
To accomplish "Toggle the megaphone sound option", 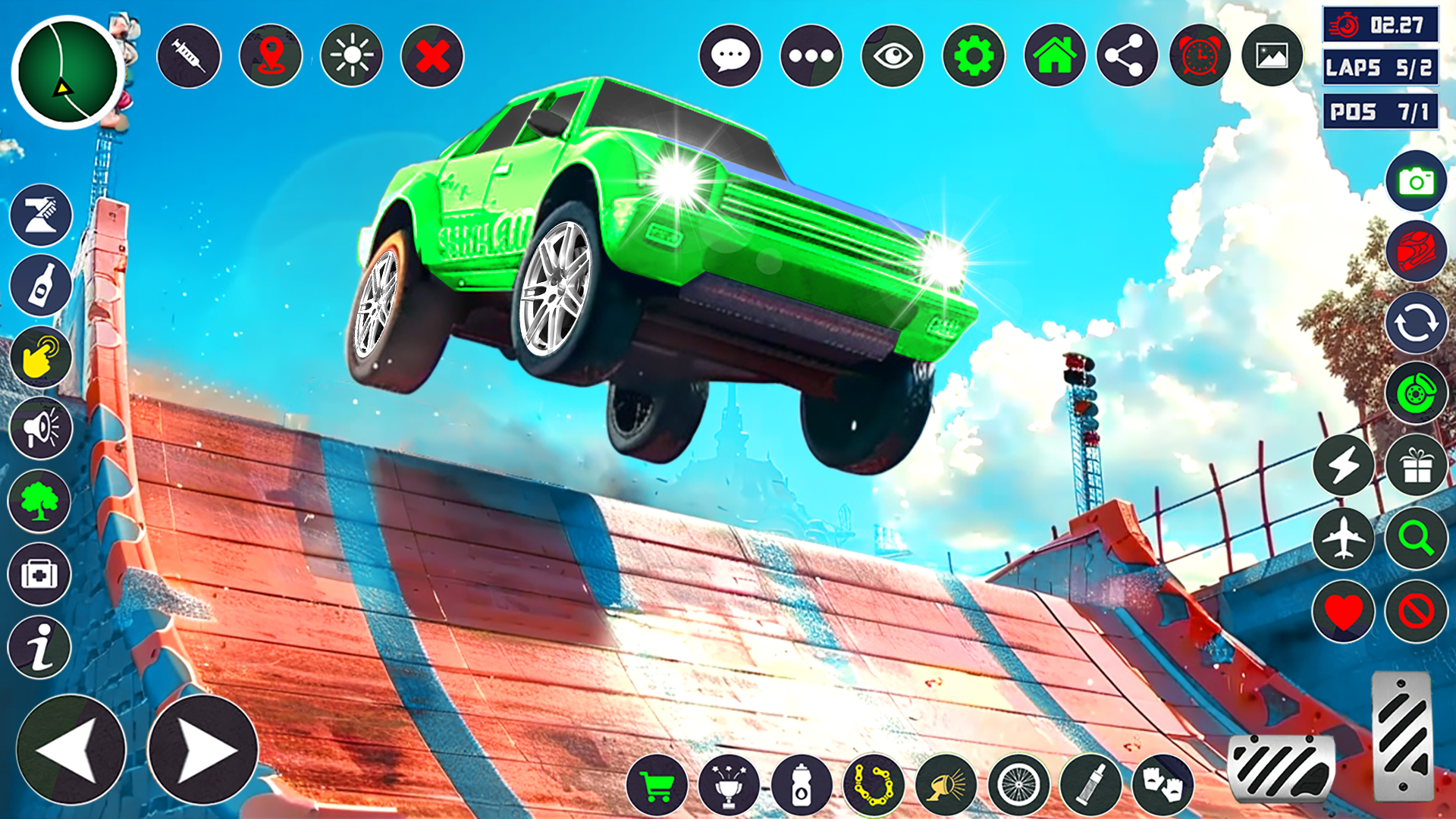I will (42, 428).
